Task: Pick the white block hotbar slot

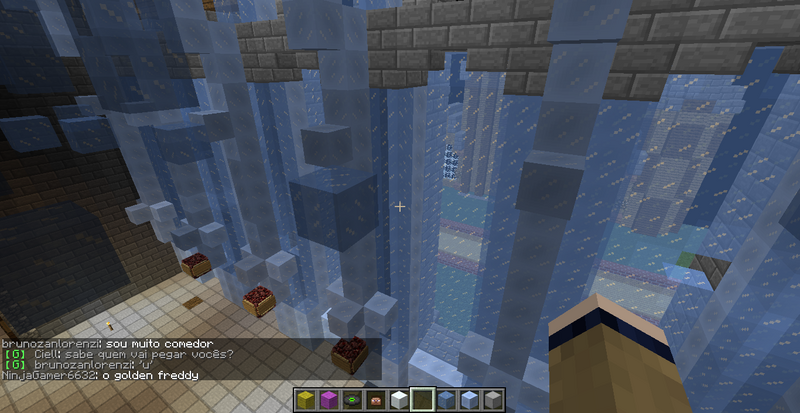Action: (x=398, y=400)
